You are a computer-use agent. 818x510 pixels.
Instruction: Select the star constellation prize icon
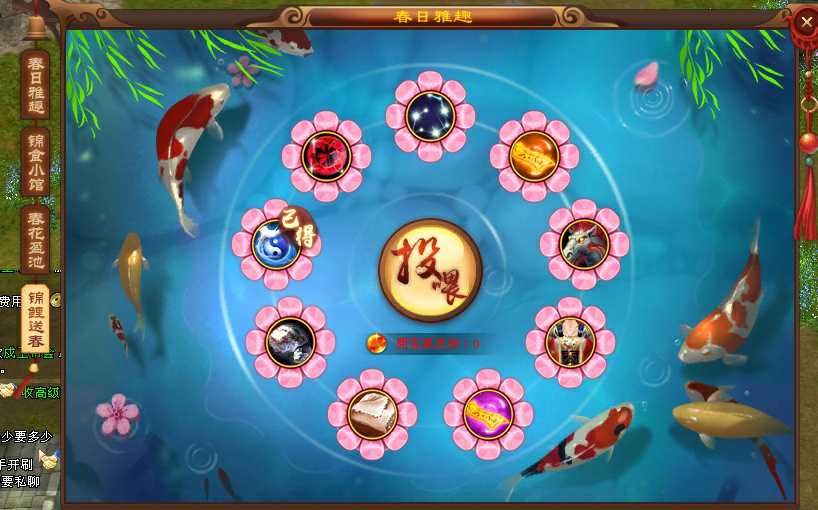(x=431, y=116)
